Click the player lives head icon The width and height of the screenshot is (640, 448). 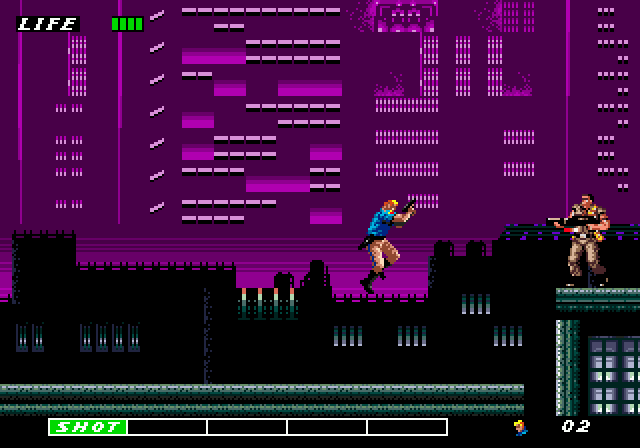[521, 427]
